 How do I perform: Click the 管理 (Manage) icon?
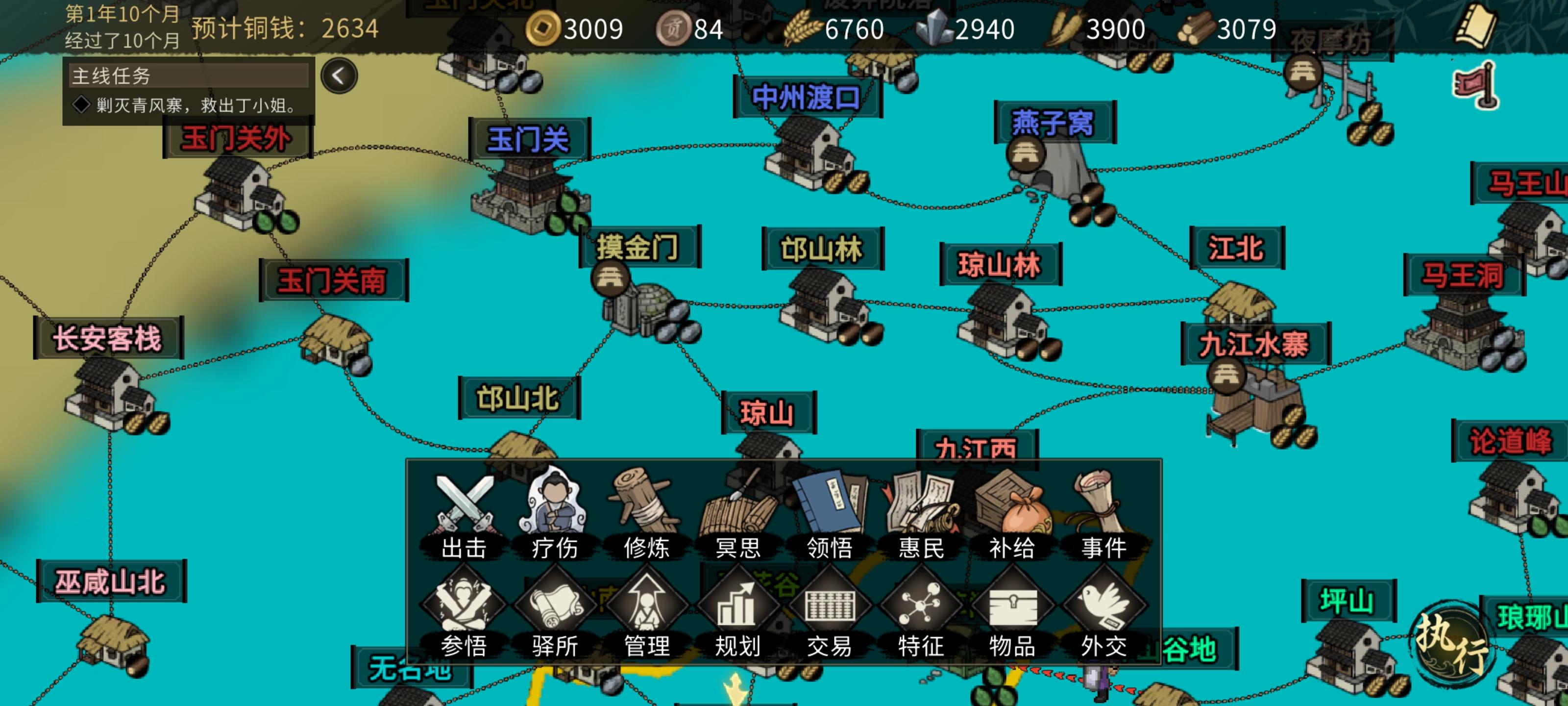coord(647,606)
